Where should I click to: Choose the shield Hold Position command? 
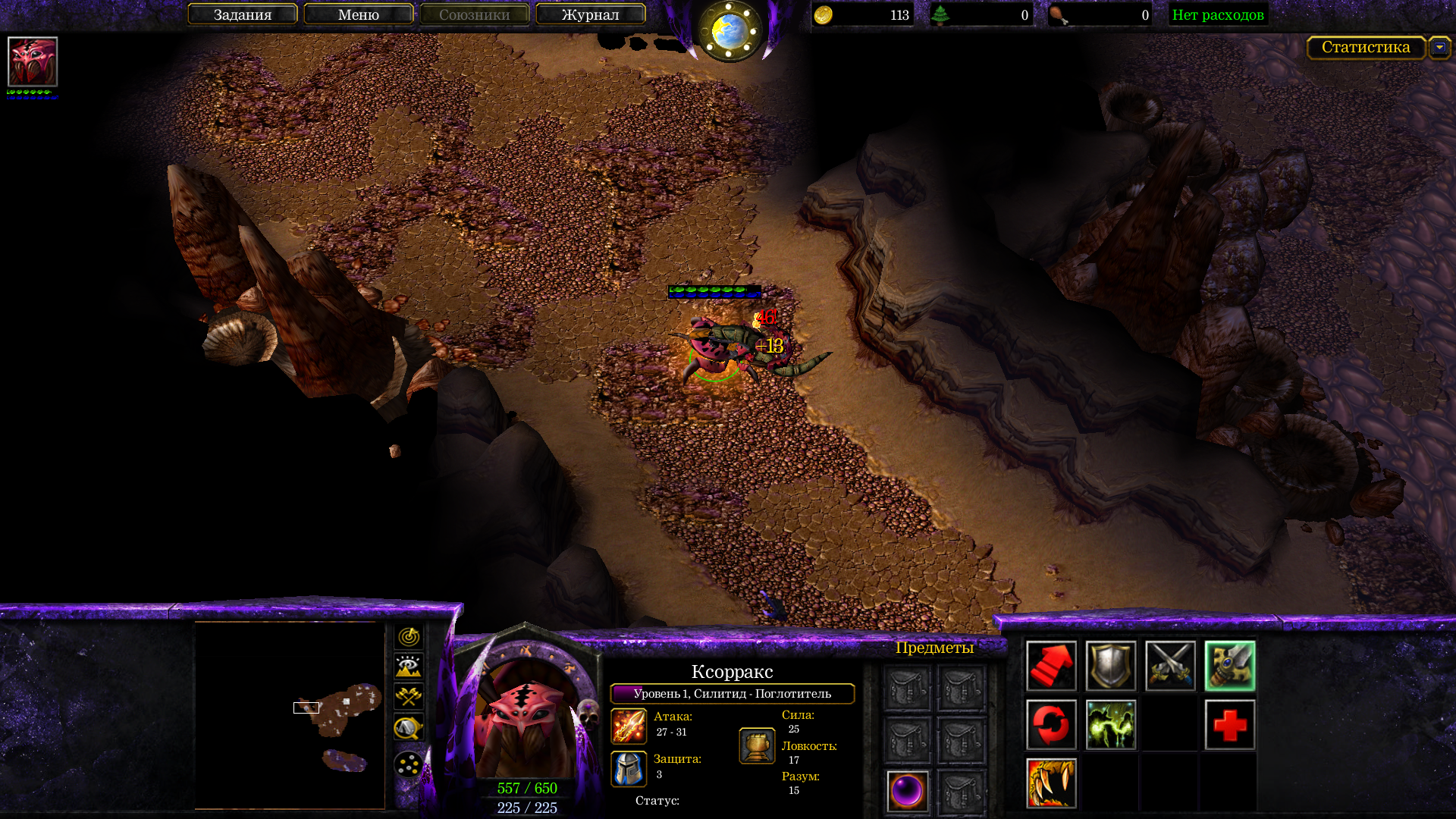pyautogui.click(x=1110, y=666)
